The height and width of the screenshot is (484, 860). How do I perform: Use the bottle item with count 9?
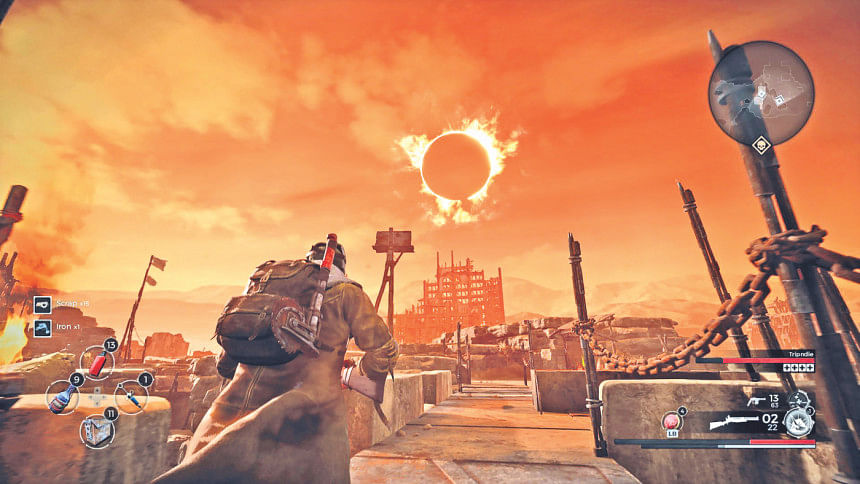point(62,397)
